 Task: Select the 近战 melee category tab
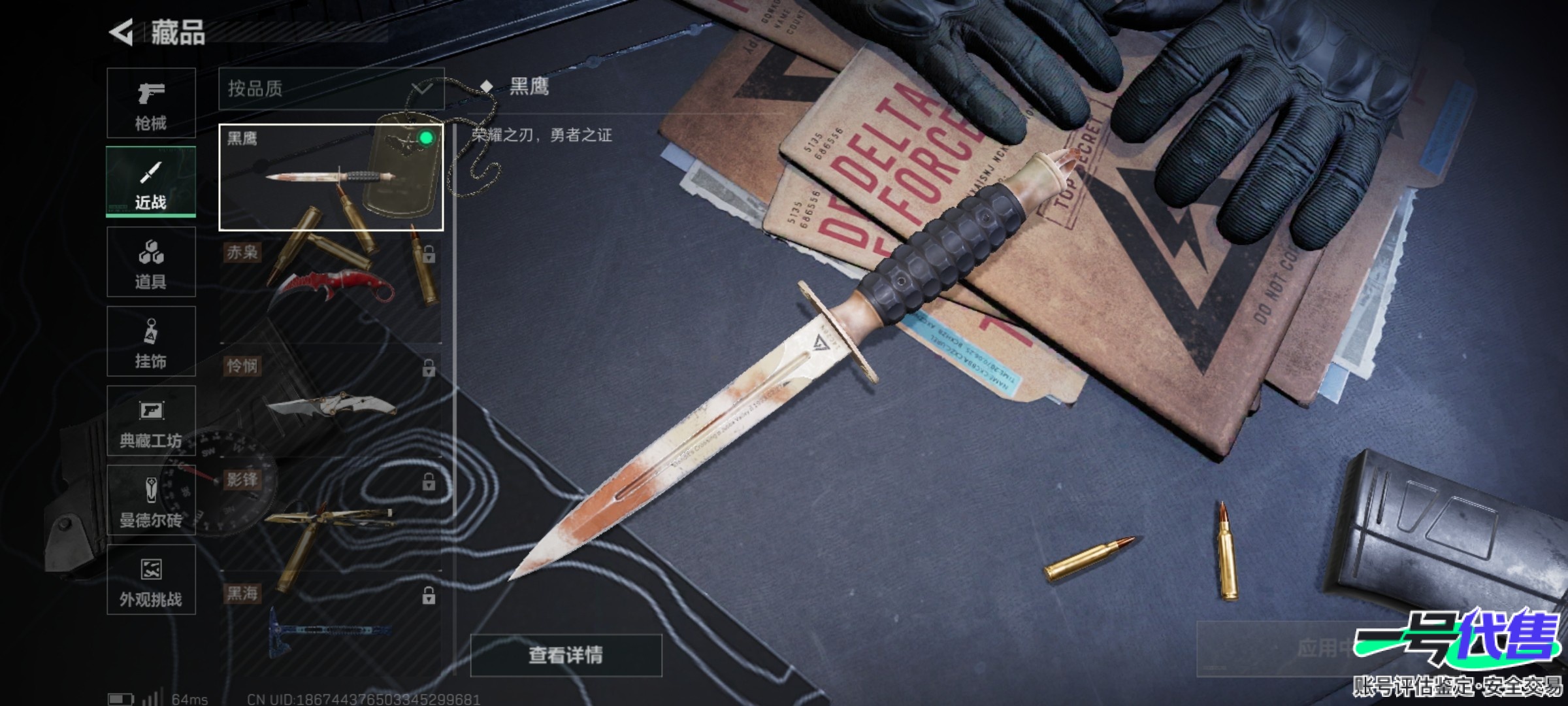(x=151, y=182)
